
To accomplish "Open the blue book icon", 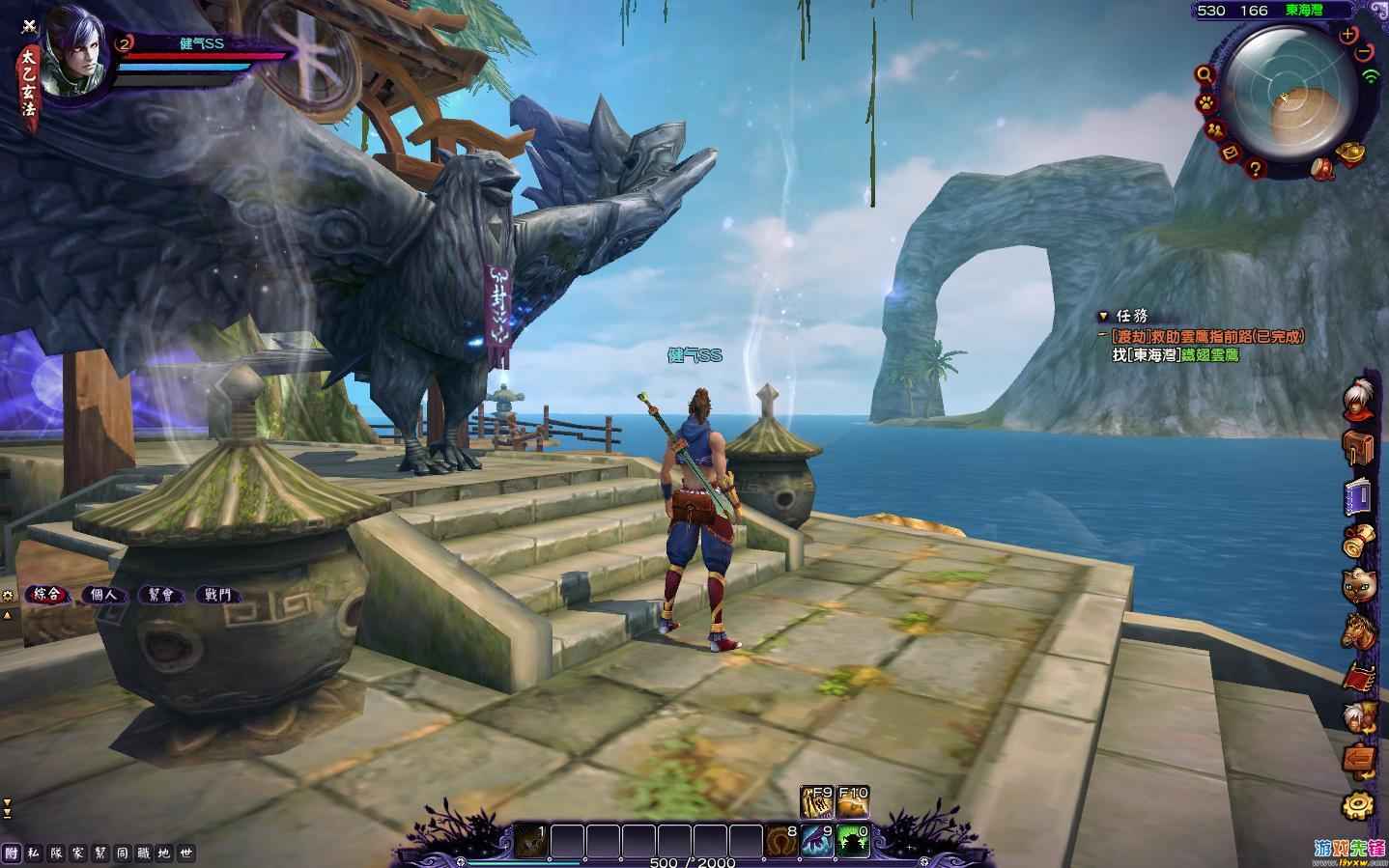I will (1358, 495).
